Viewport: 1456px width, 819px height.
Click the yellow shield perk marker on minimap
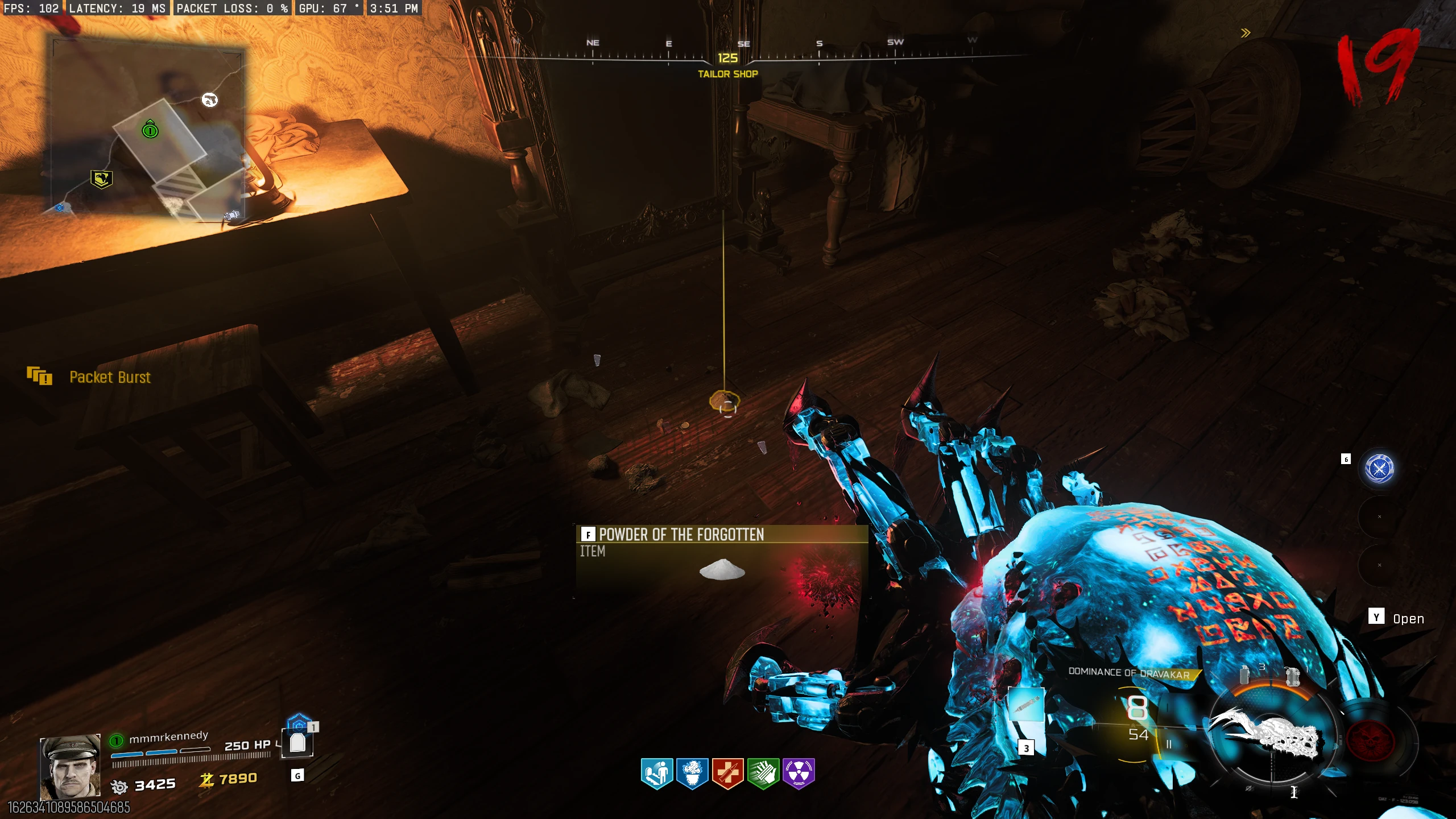point(101,179)
